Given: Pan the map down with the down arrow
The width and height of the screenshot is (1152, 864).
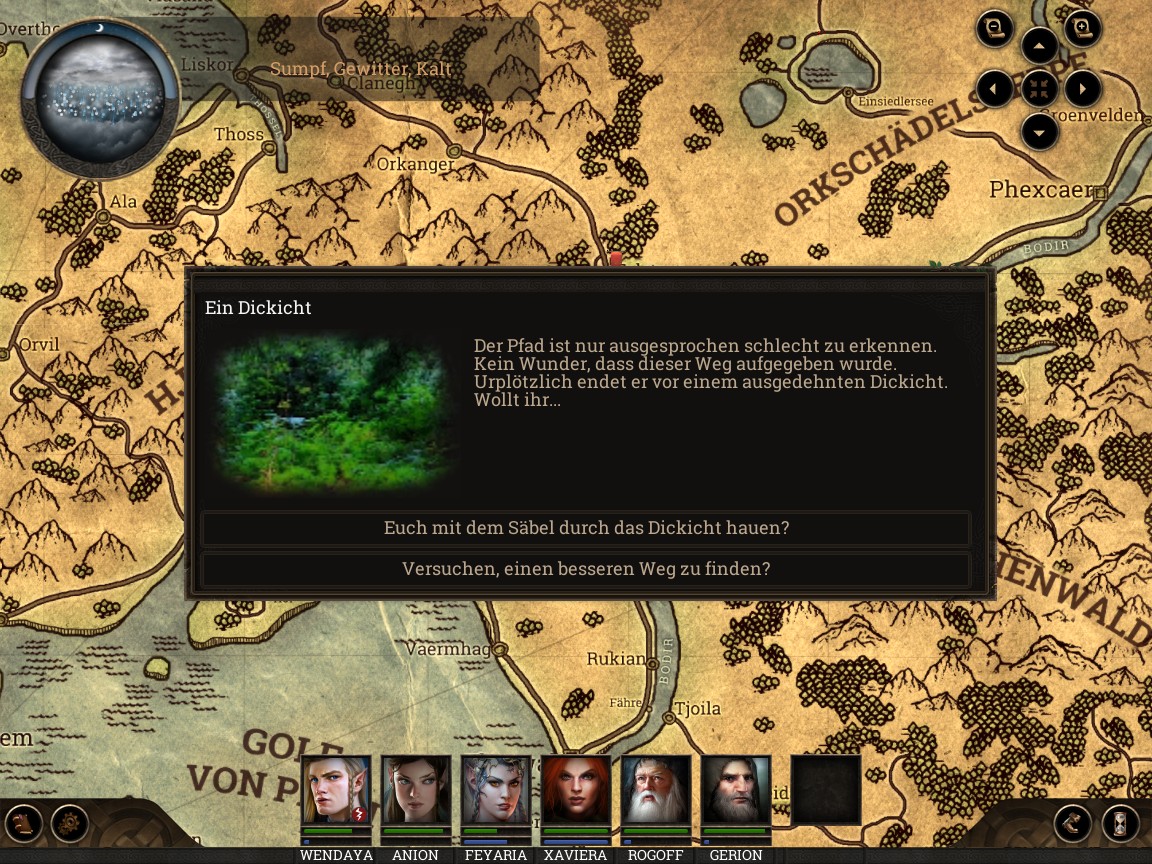Looking at the screenshot, I should click(x=1040, y=132).
